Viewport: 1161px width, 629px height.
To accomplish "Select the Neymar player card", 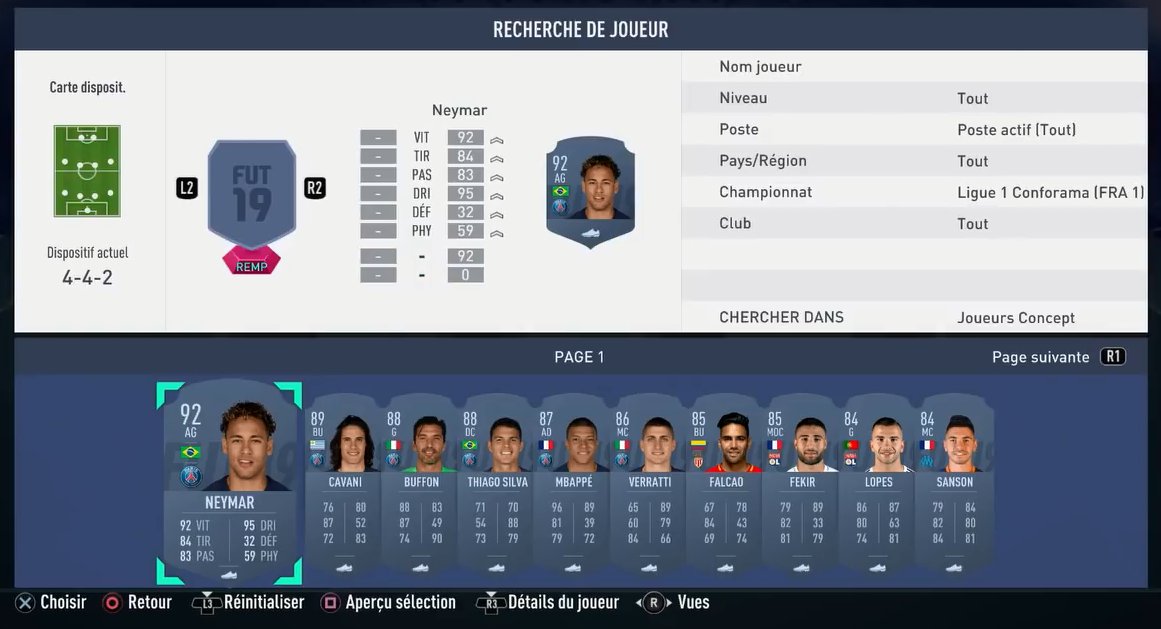I will [x=229, y=482].
